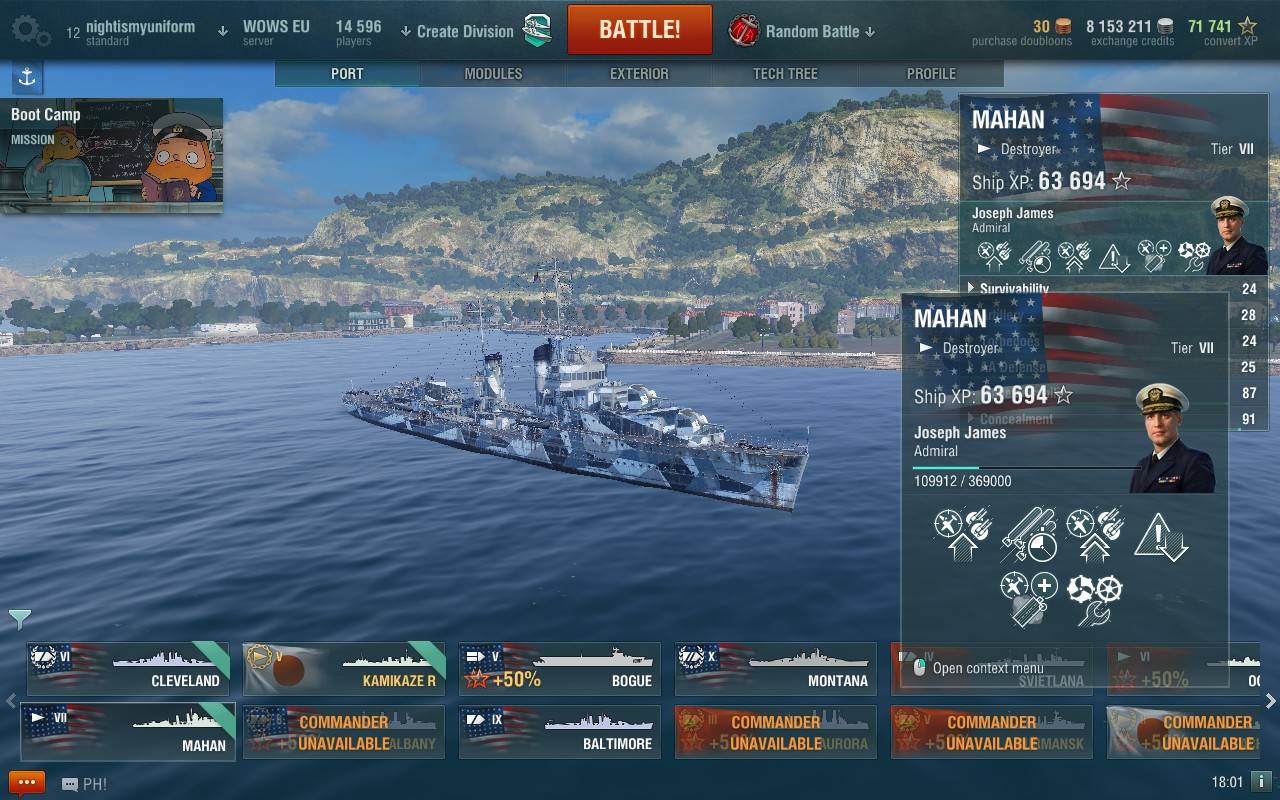
Task: Select the Cleveland ship in the carousel
Action: coord(127,669)
